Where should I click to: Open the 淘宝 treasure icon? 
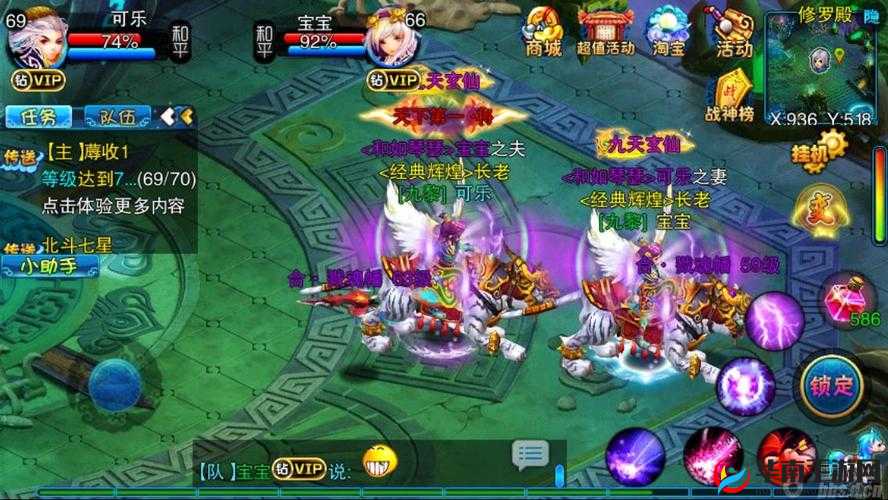click(669, 30)
